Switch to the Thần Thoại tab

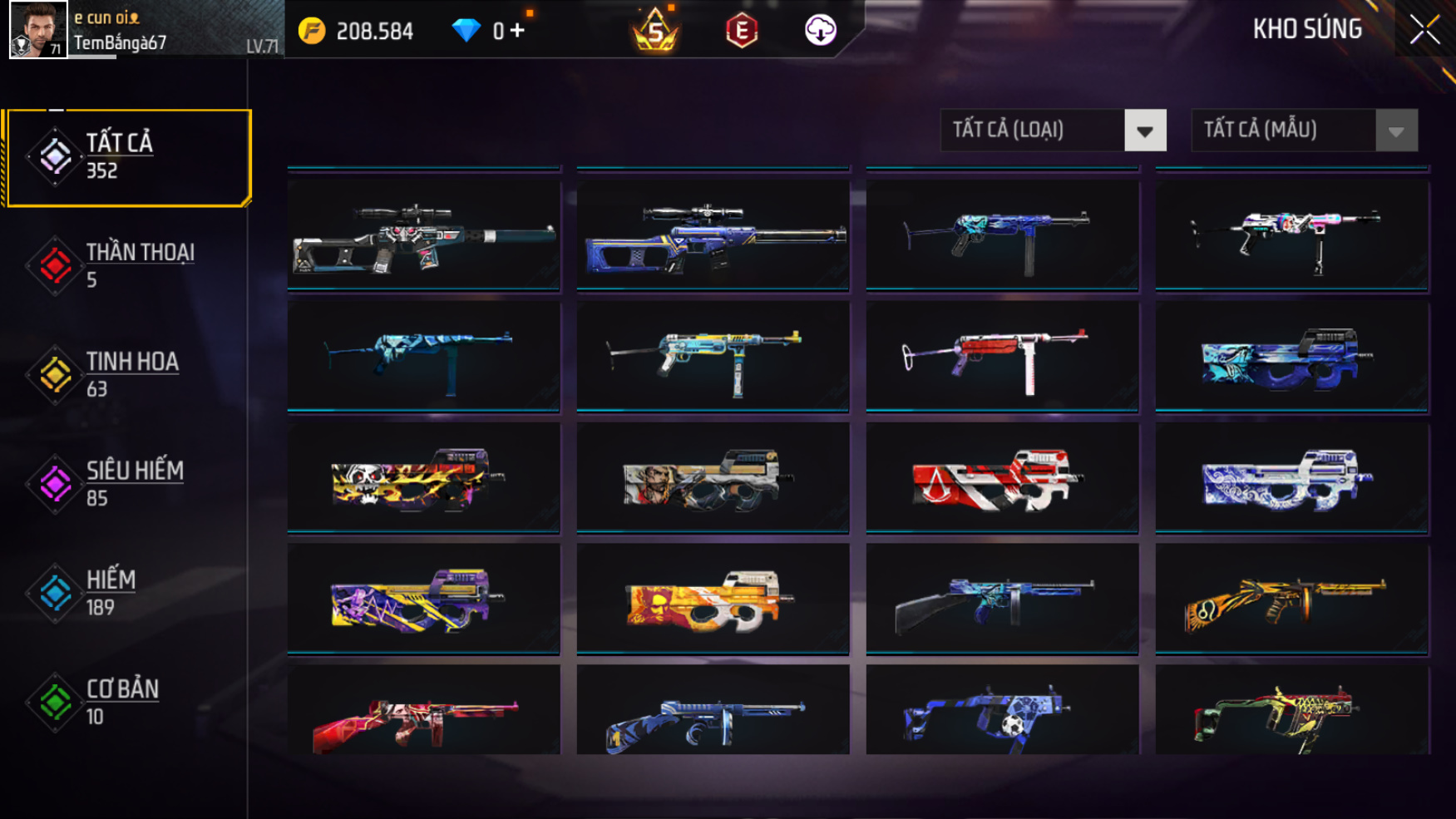(x=125, y=265)
